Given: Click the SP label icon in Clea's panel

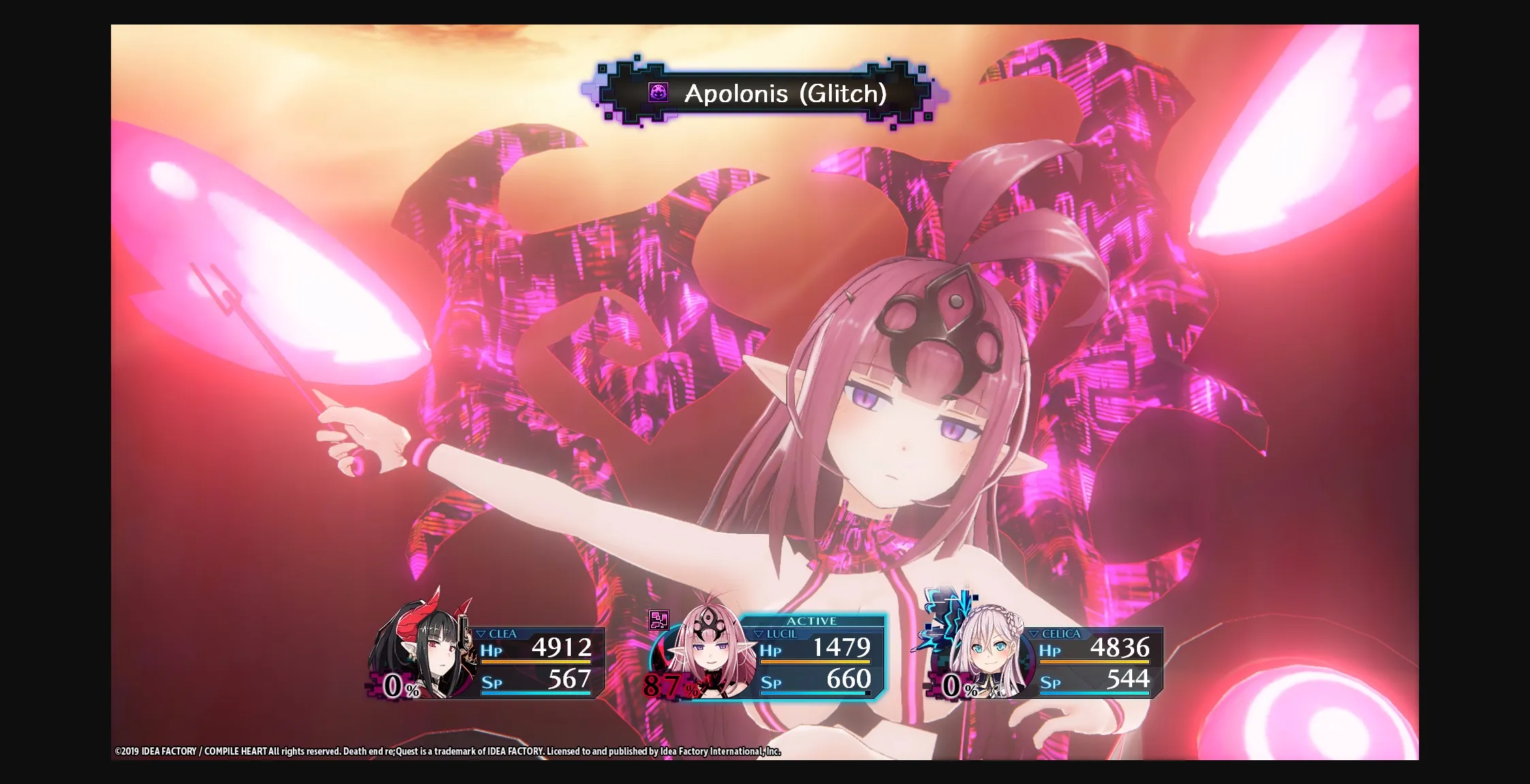Looking at the screenshot, I should pos(493,681).
